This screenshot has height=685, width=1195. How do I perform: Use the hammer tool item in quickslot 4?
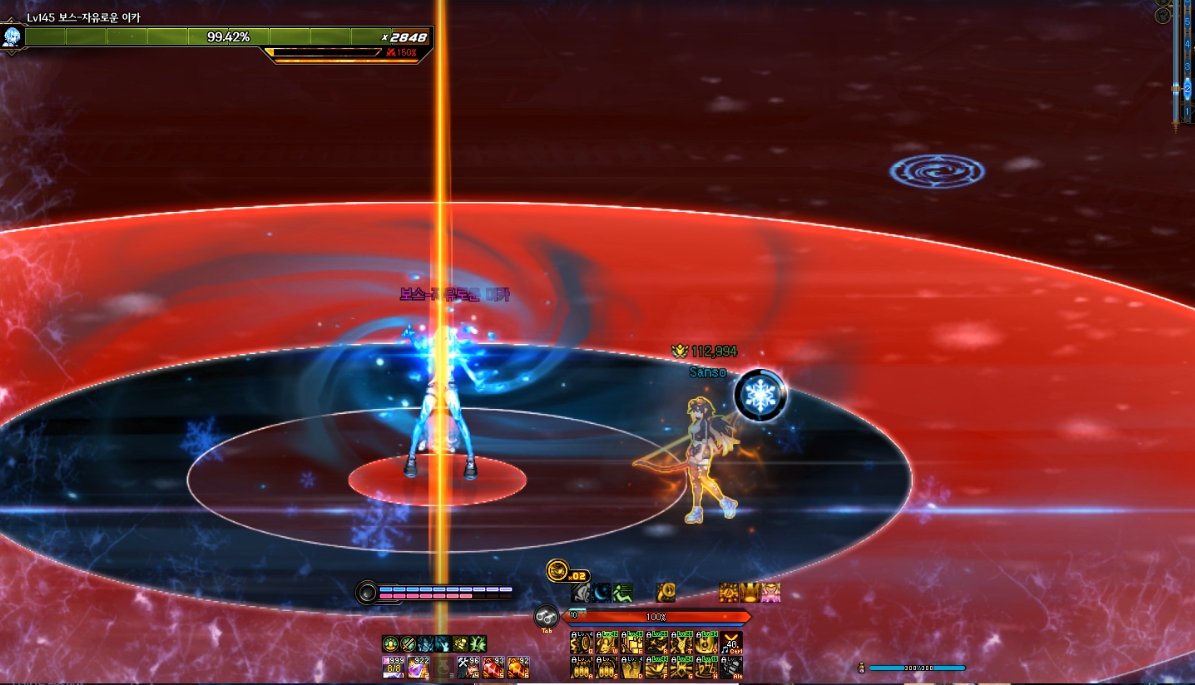tap(468, 668)
